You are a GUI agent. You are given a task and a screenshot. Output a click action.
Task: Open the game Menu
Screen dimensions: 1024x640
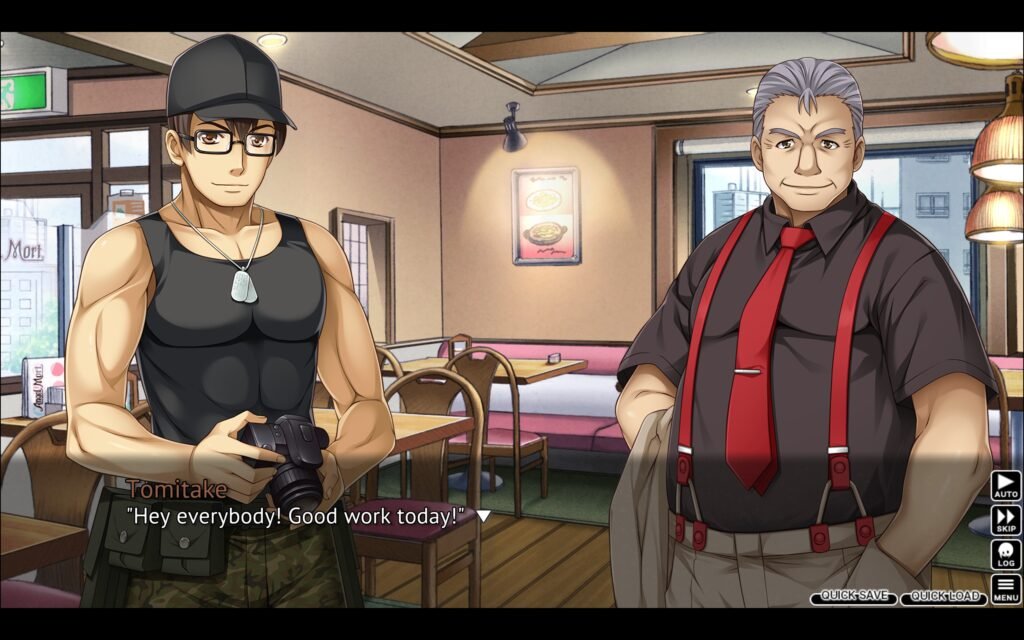[x=1005, y=588]
